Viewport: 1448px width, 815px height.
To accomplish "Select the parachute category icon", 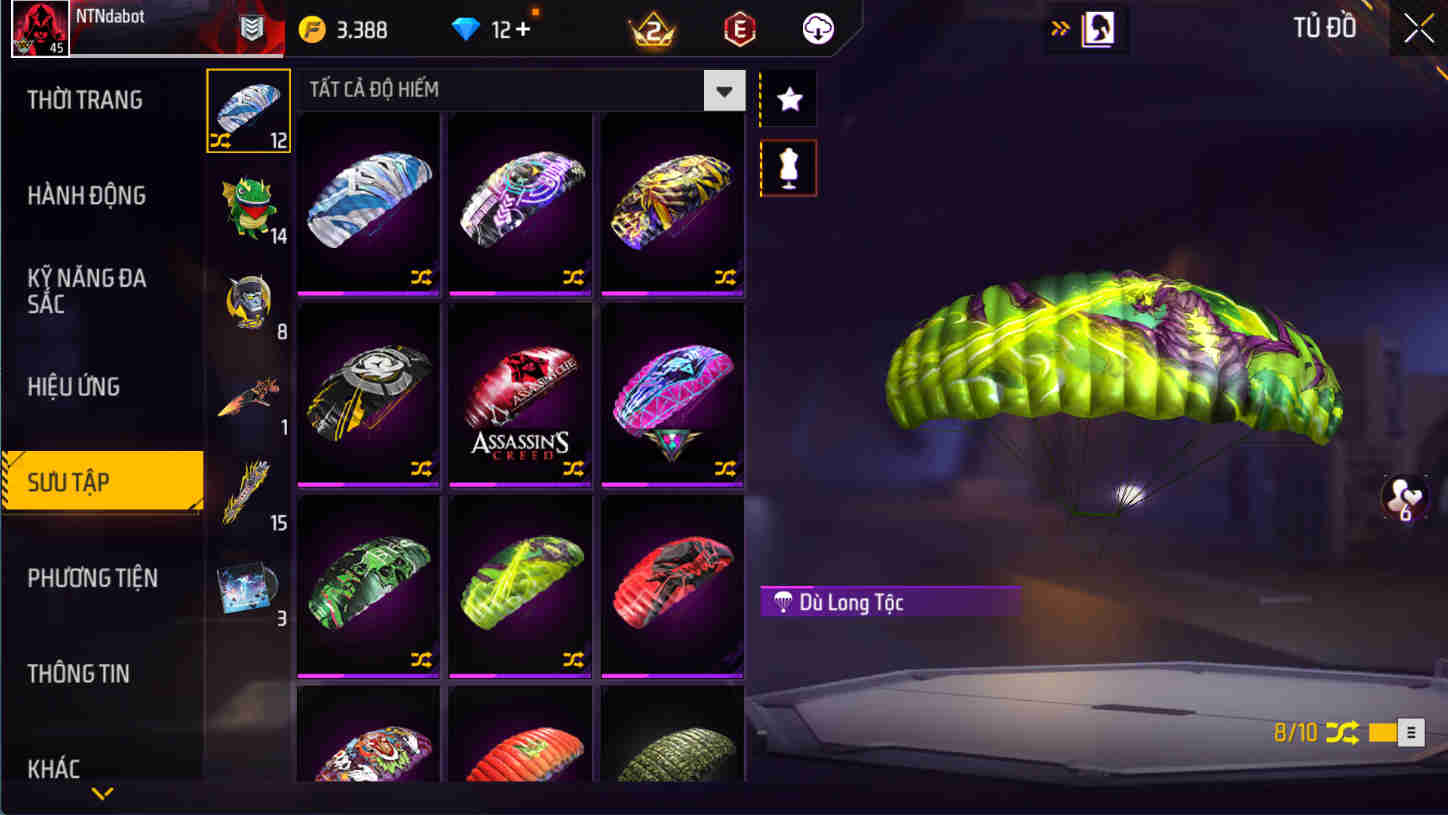I will point(248,110).
